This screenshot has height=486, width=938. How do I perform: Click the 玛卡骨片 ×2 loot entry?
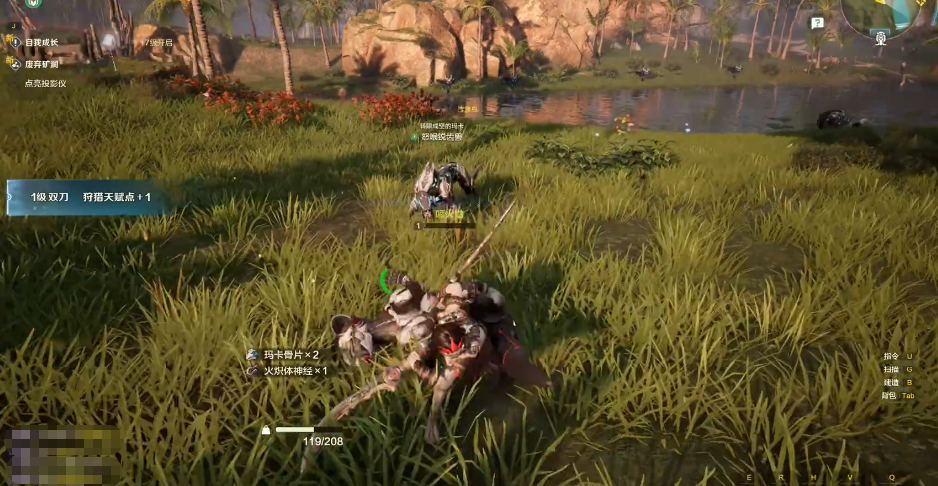[290, 355]
